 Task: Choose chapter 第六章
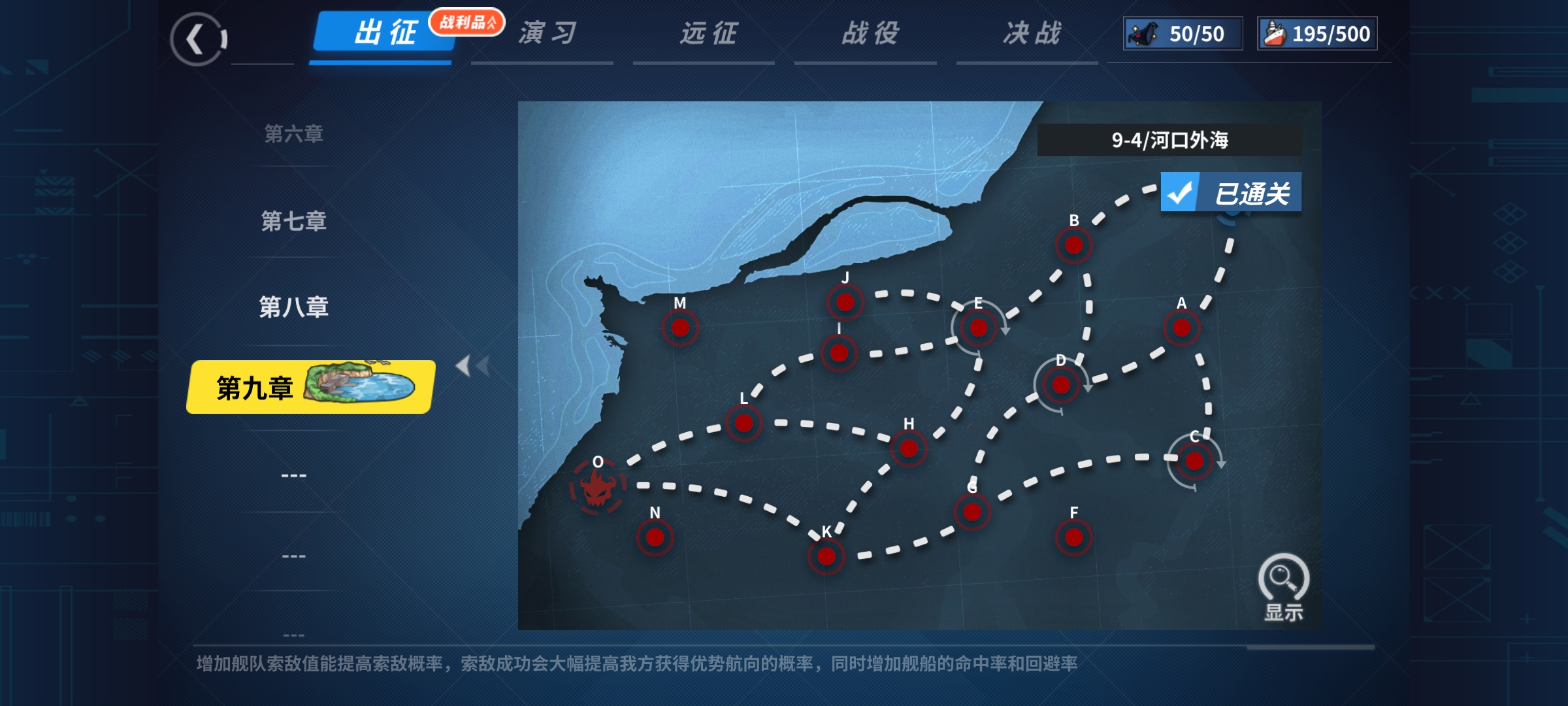293,134
